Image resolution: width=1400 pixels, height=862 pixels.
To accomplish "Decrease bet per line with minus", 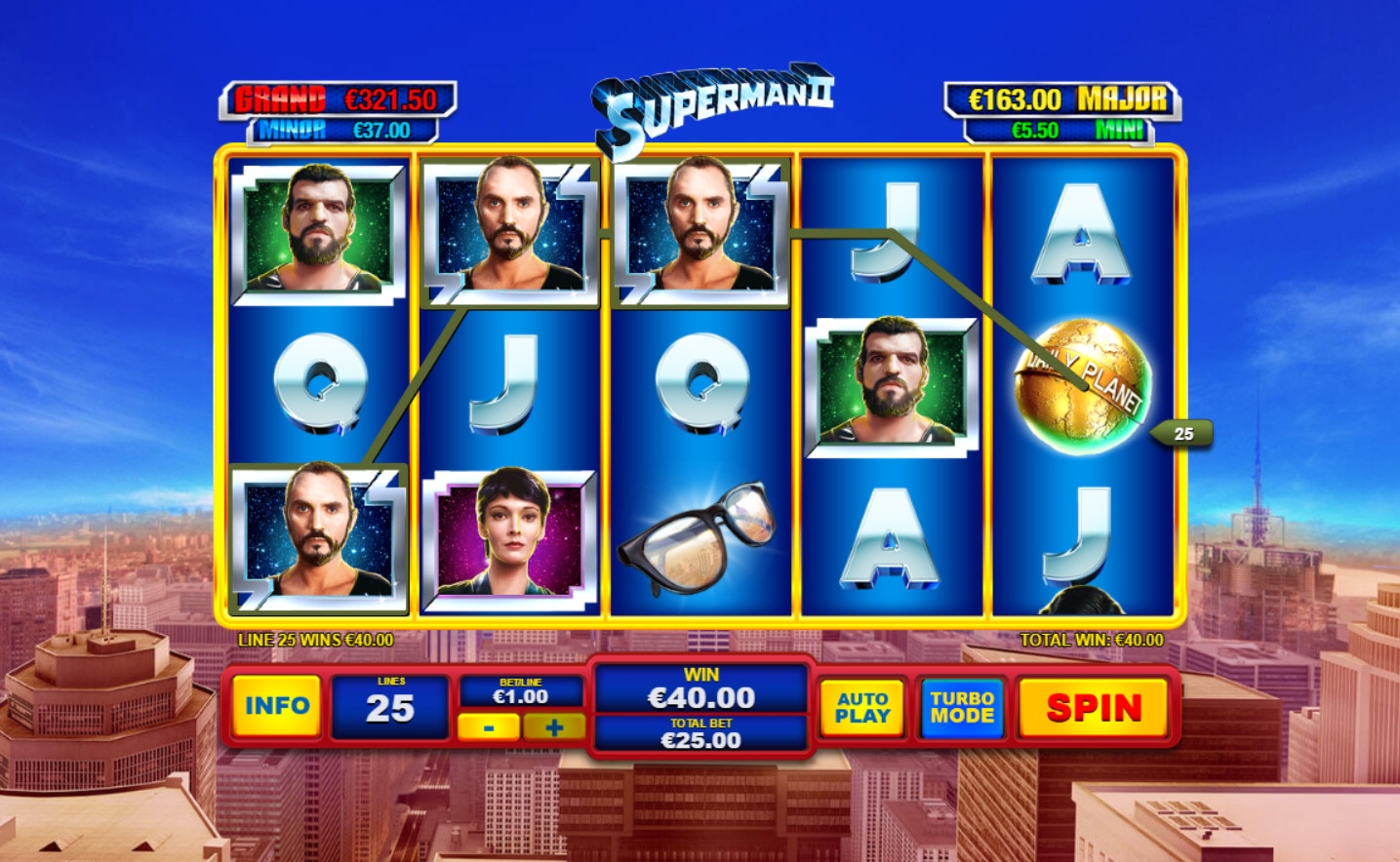I will coord(489,727).
